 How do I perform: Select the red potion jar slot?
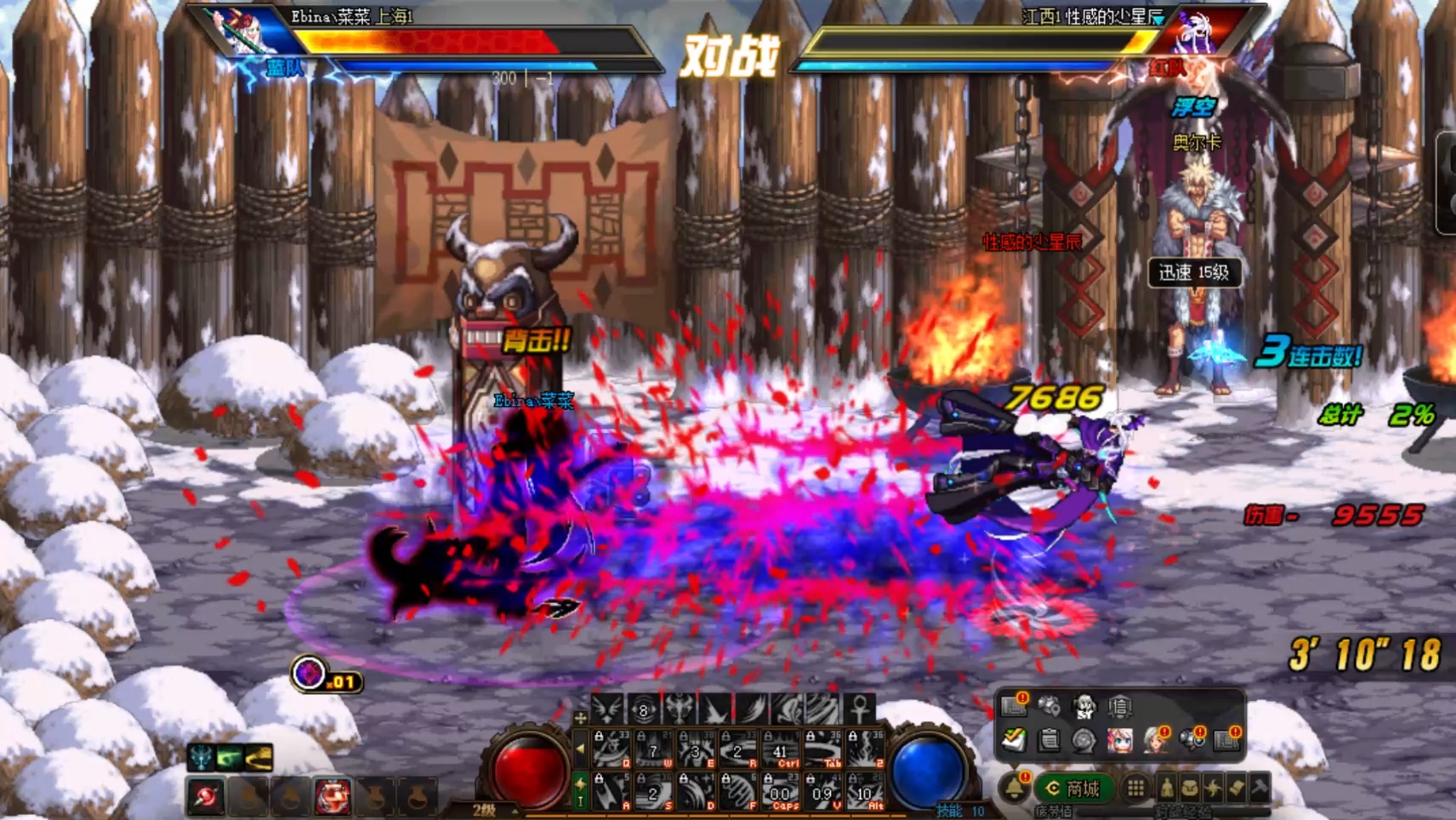point(333,797)
